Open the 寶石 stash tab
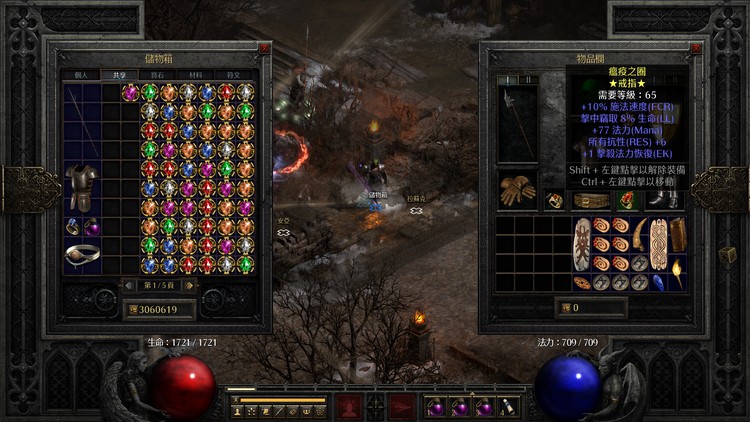Image resolution: width=750 pixels, height=422 pixels. (157, 74)
